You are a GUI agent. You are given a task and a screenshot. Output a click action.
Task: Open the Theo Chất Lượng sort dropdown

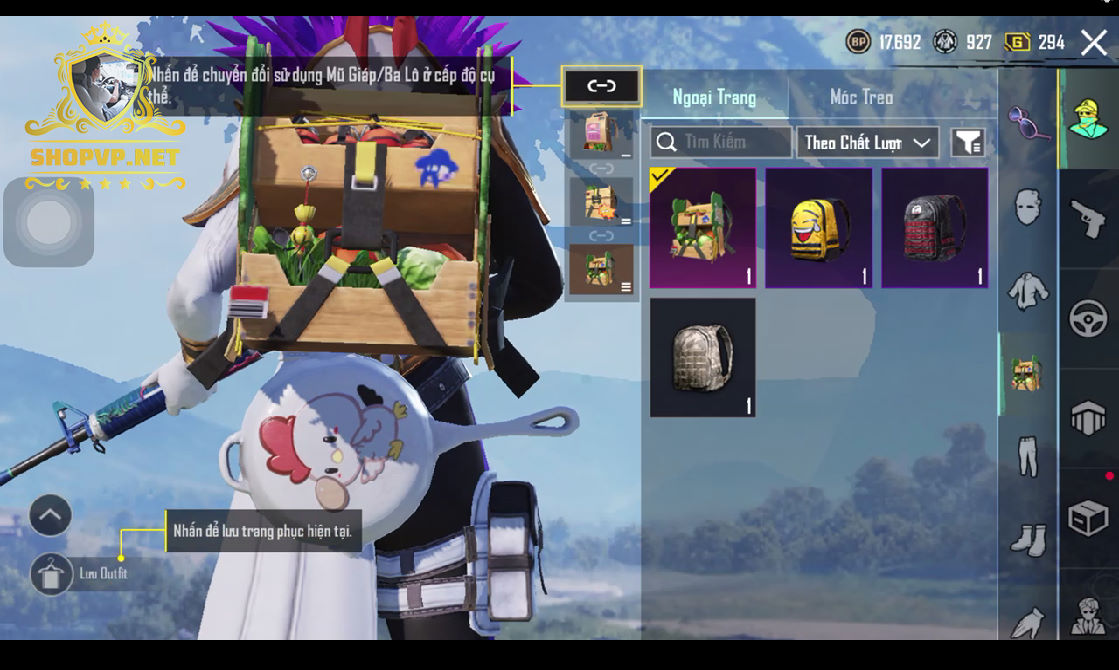click(867, 142)
